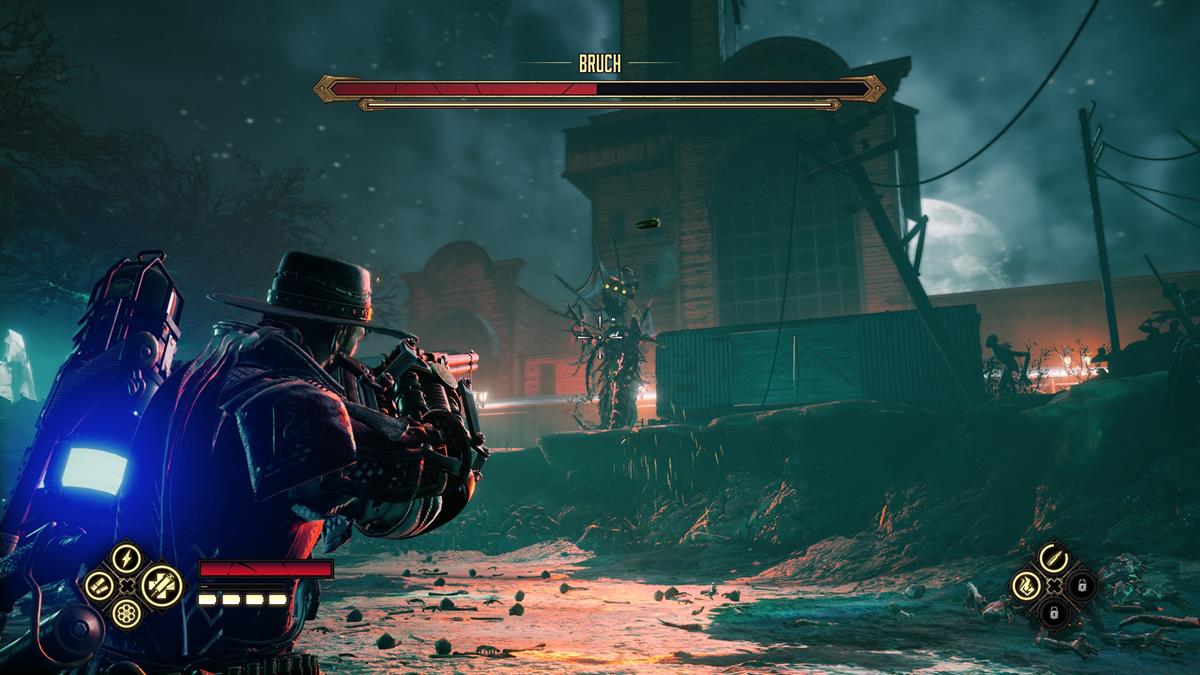
Task: Trigger the flame ability icon
Action: [1024, 585]
